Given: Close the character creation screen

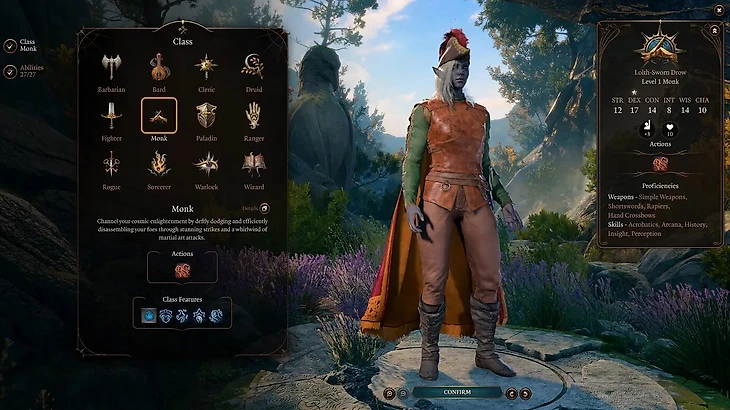Looking at the screenshot, I should [x=718, y=10].
